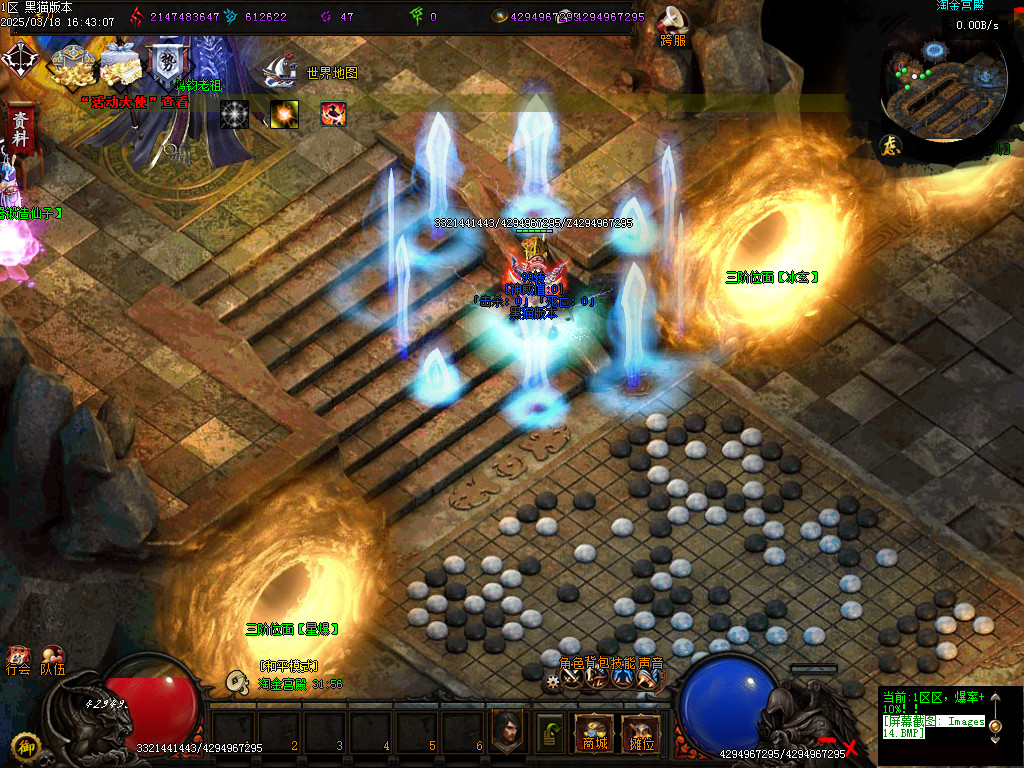Viewport: 1024px width, 768px height.
Task: Click the red flame warrior buff icon
Action: point(333,114)
